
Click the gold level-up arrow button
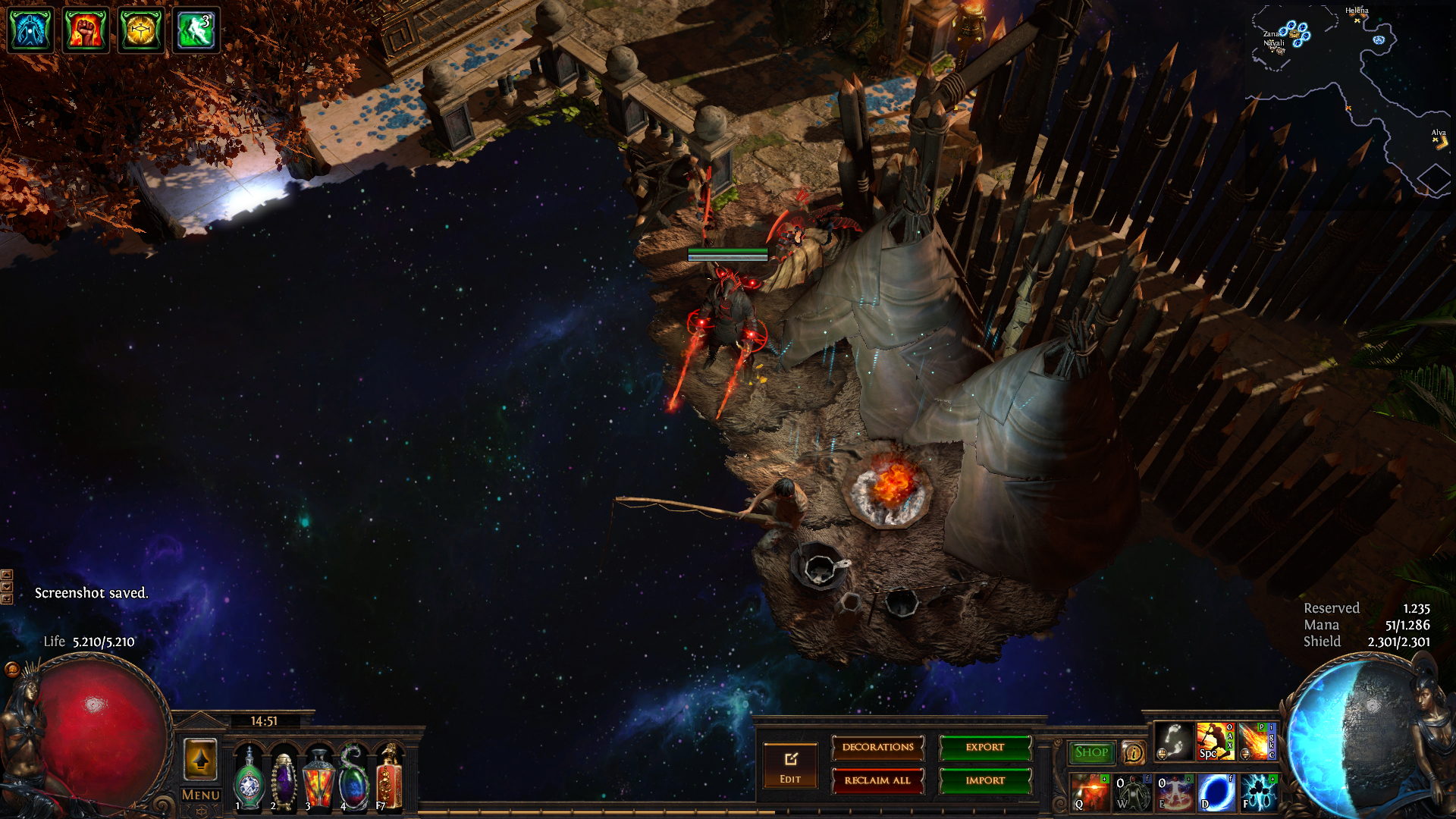click(x=201, y=759)
